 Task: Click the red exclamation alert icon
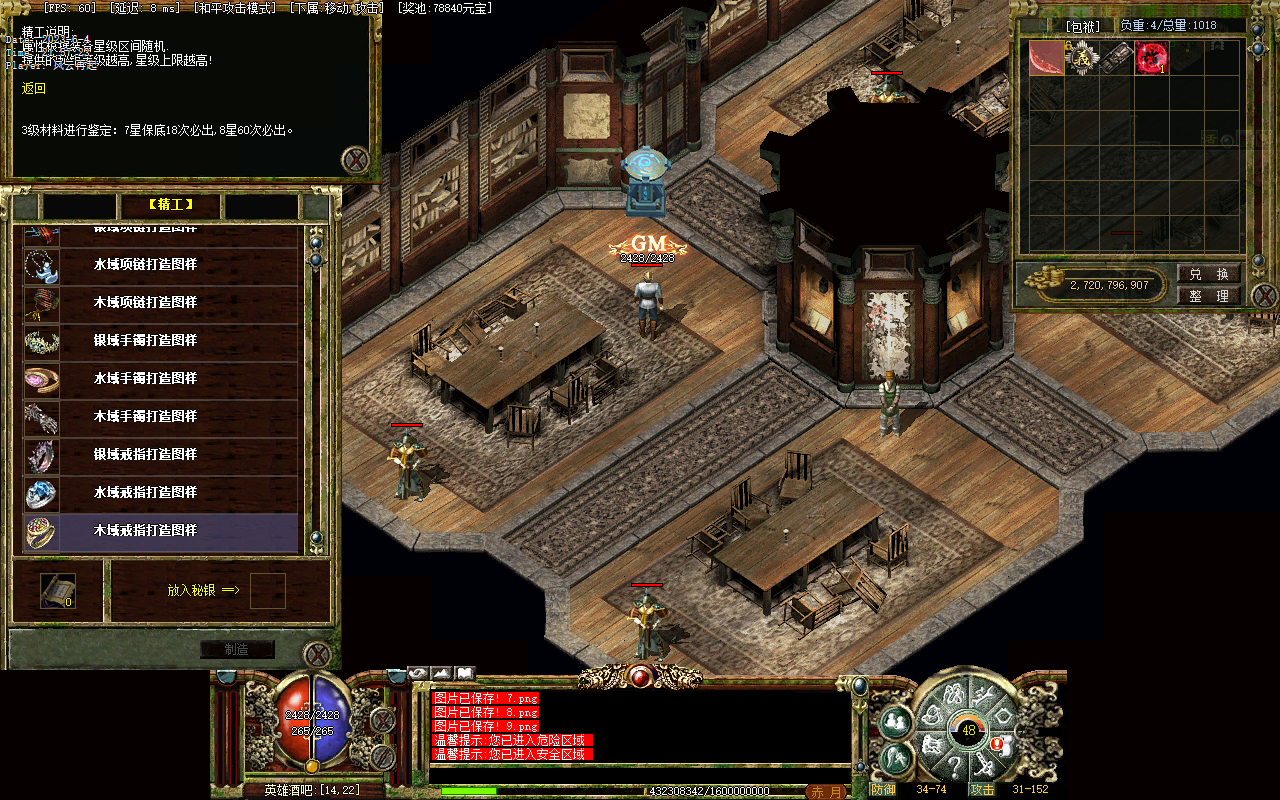pyautogui.click(x=997, y=744)
